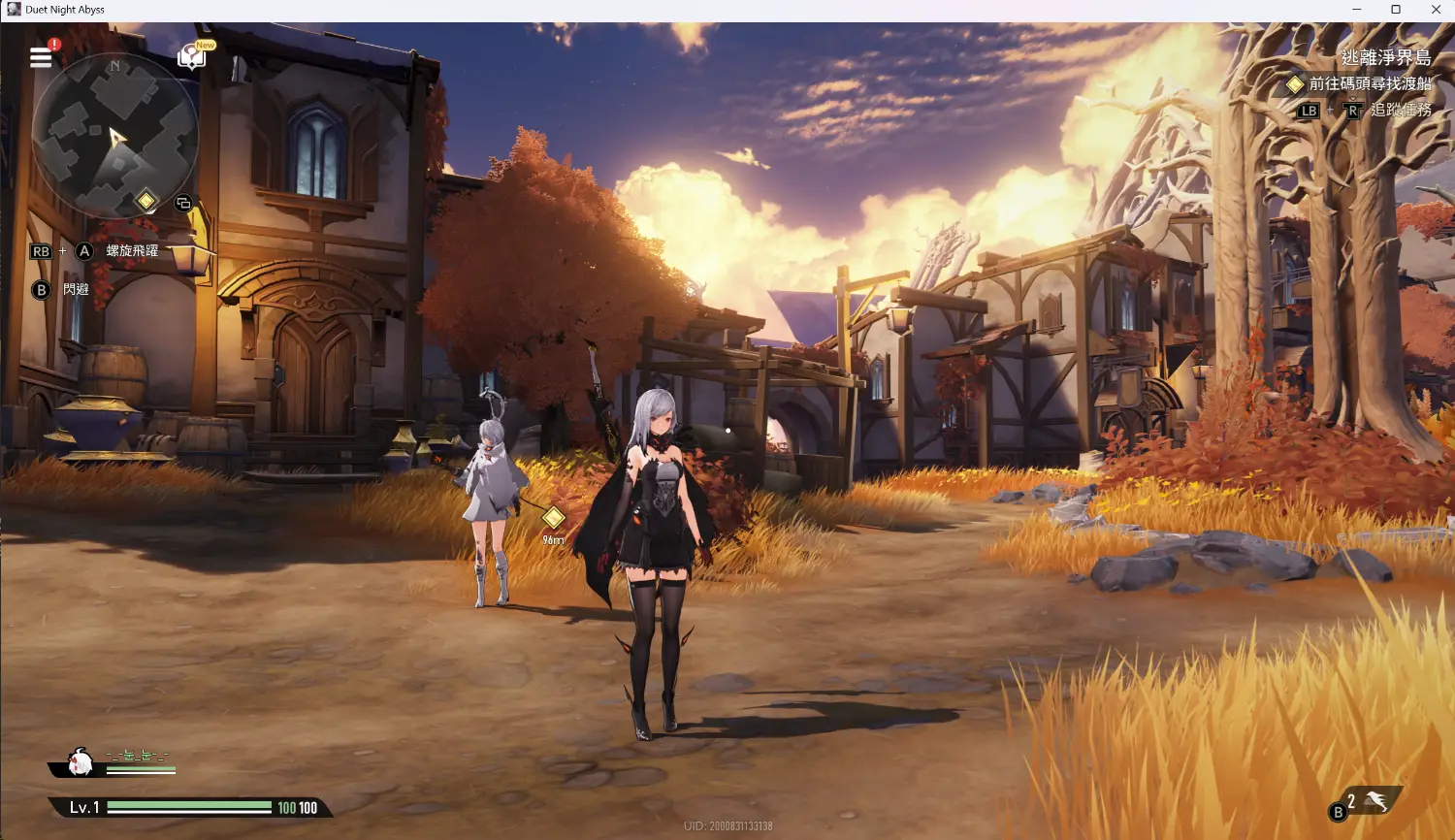Use the winged item icon showing 2
1455x840 pixels.
[1375, 801]
